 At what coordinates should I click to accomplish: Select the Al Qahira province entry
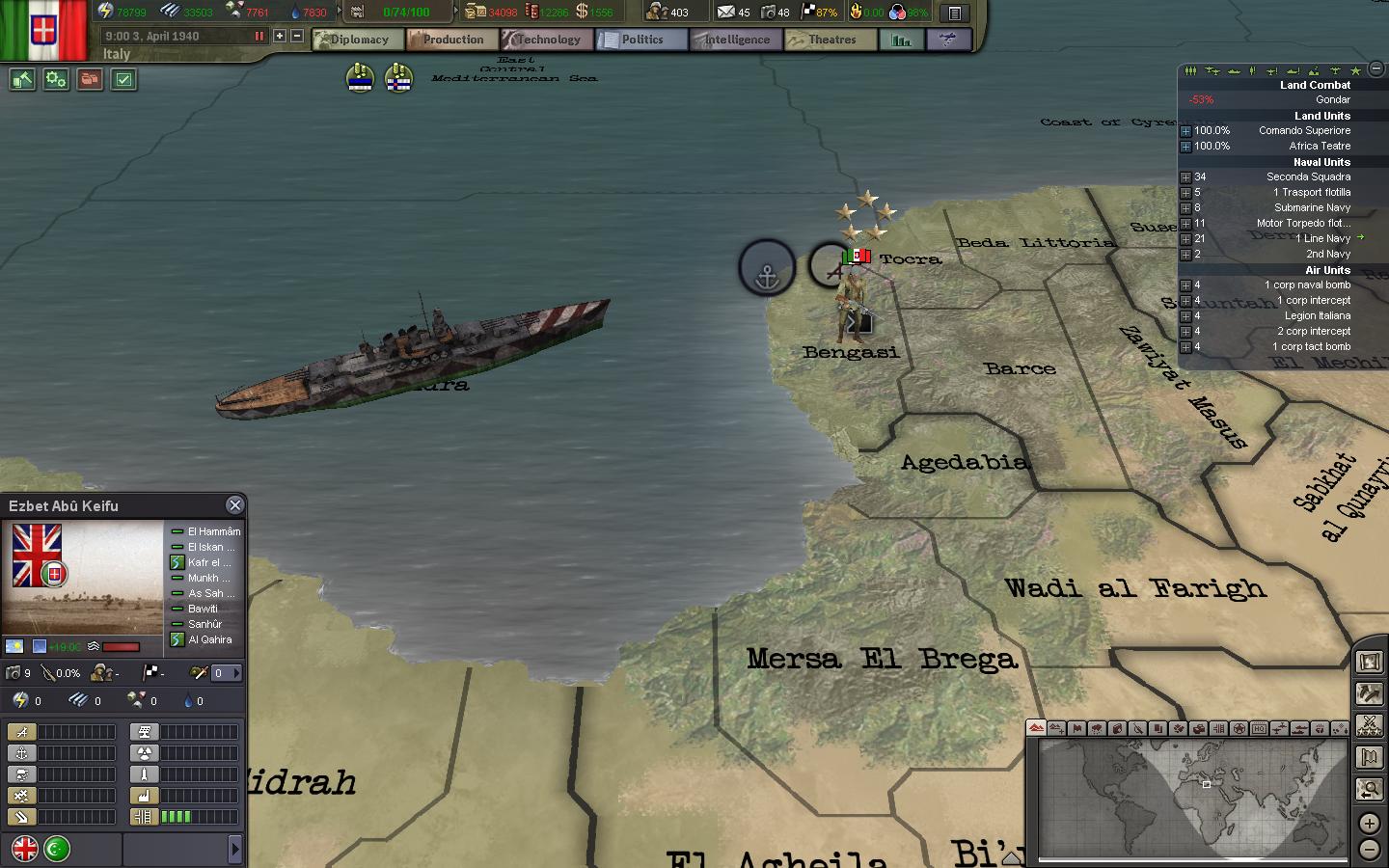click(209, 639)
